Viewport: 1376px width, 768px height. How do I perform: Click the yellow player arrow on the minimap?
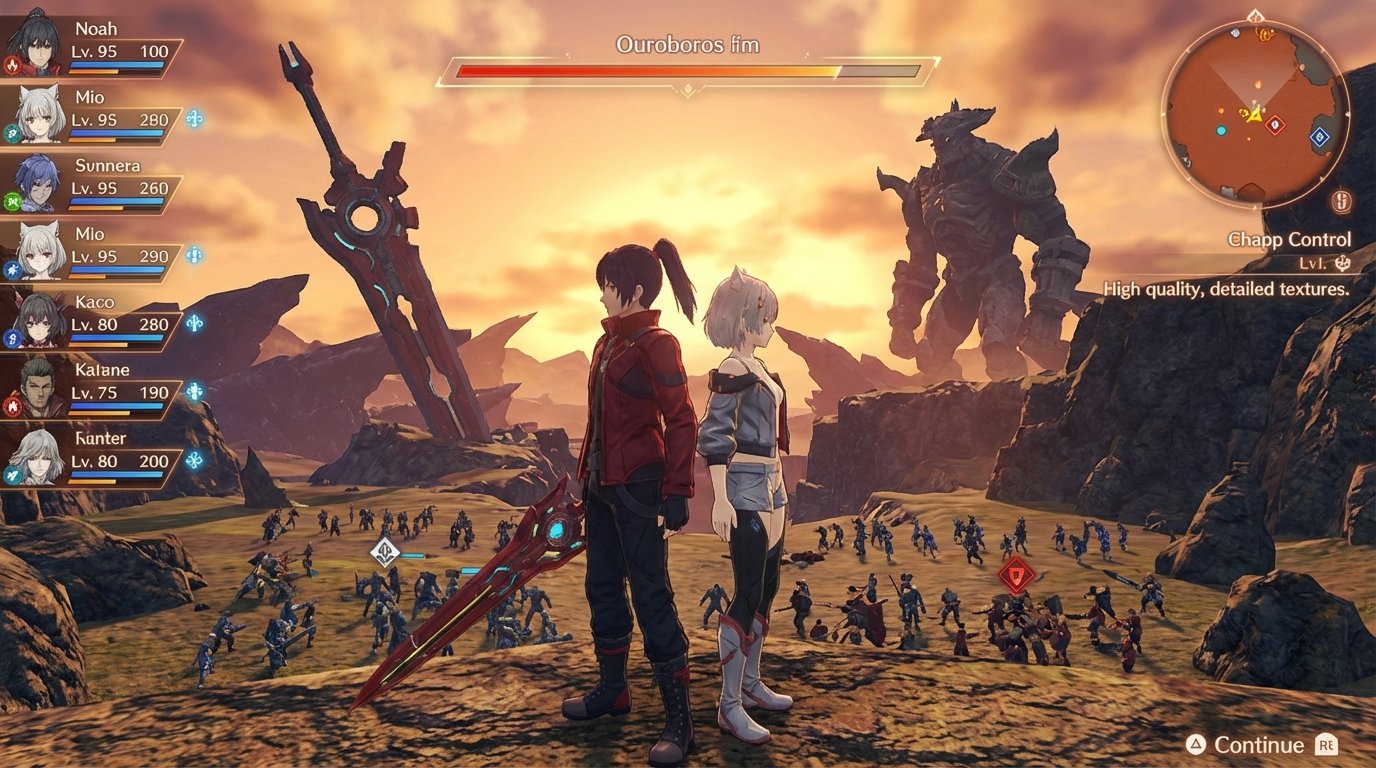click(x=1255, y=117)
